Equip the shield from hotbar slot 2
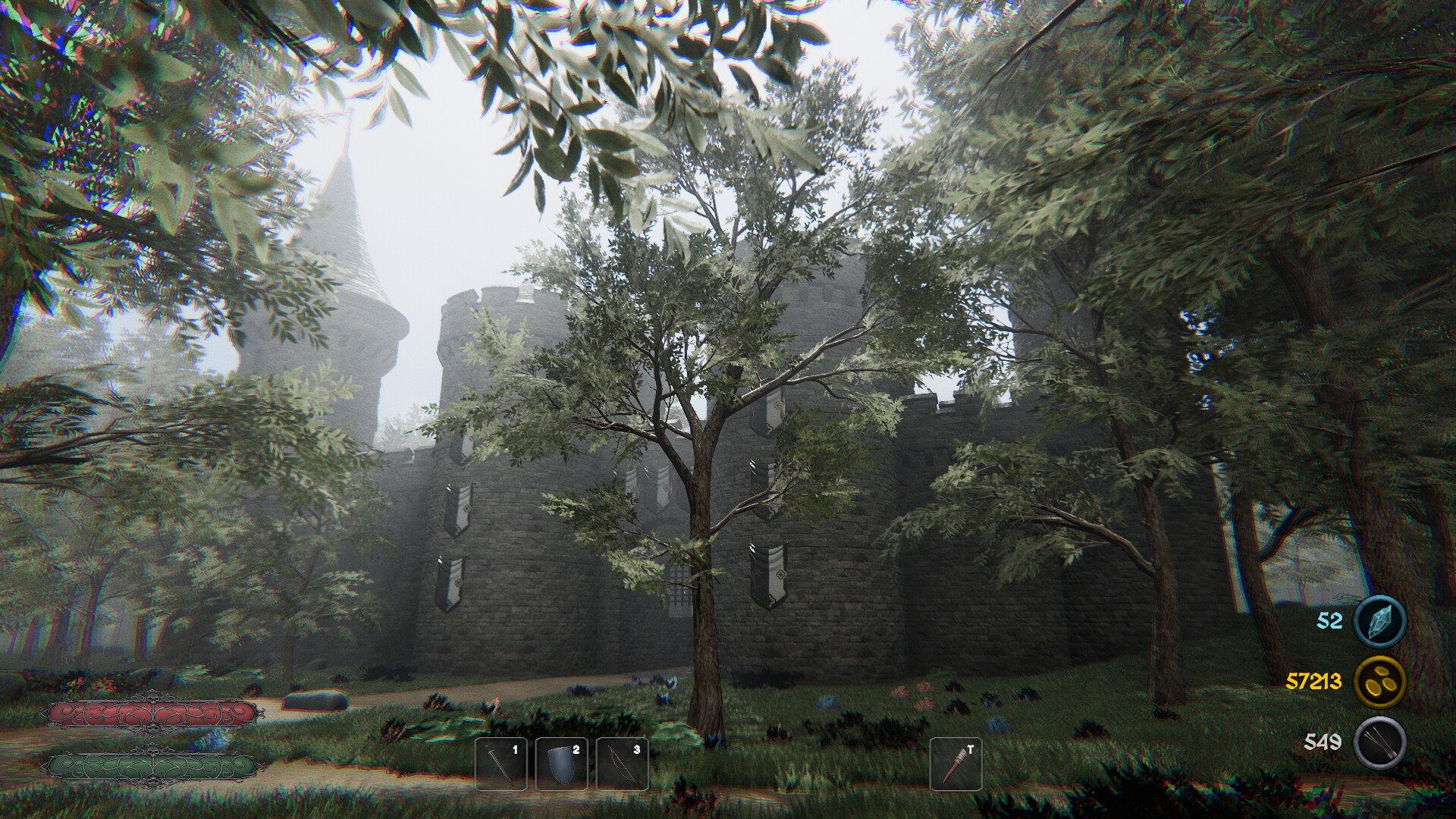This screenshot has width=1456, height=819. [561, 764]
